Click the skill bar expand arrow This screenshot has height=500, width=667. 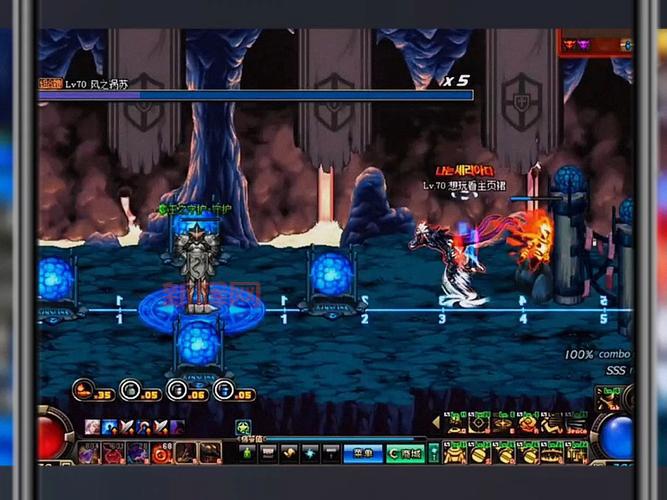coord(435,423)
